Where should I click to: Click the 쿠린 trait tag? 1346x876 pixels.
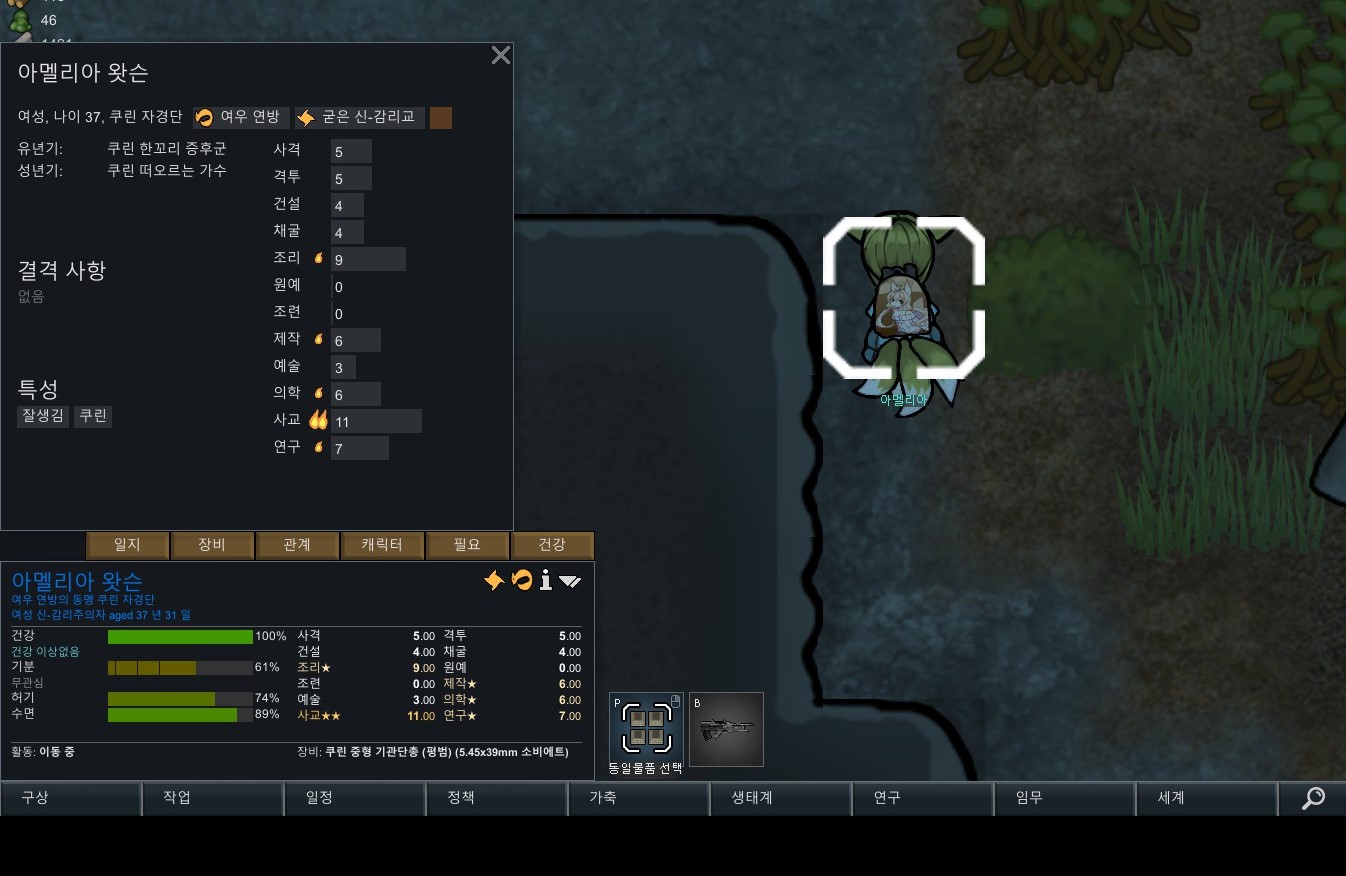click(93, 416)
